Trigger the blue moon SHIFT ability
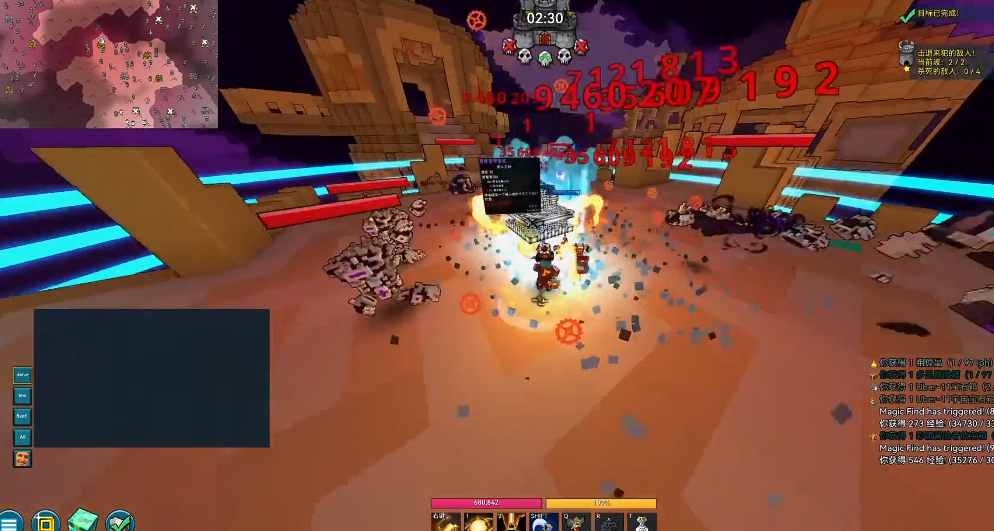The width and height of the screenshot is (994, 531). pos(543,522)
